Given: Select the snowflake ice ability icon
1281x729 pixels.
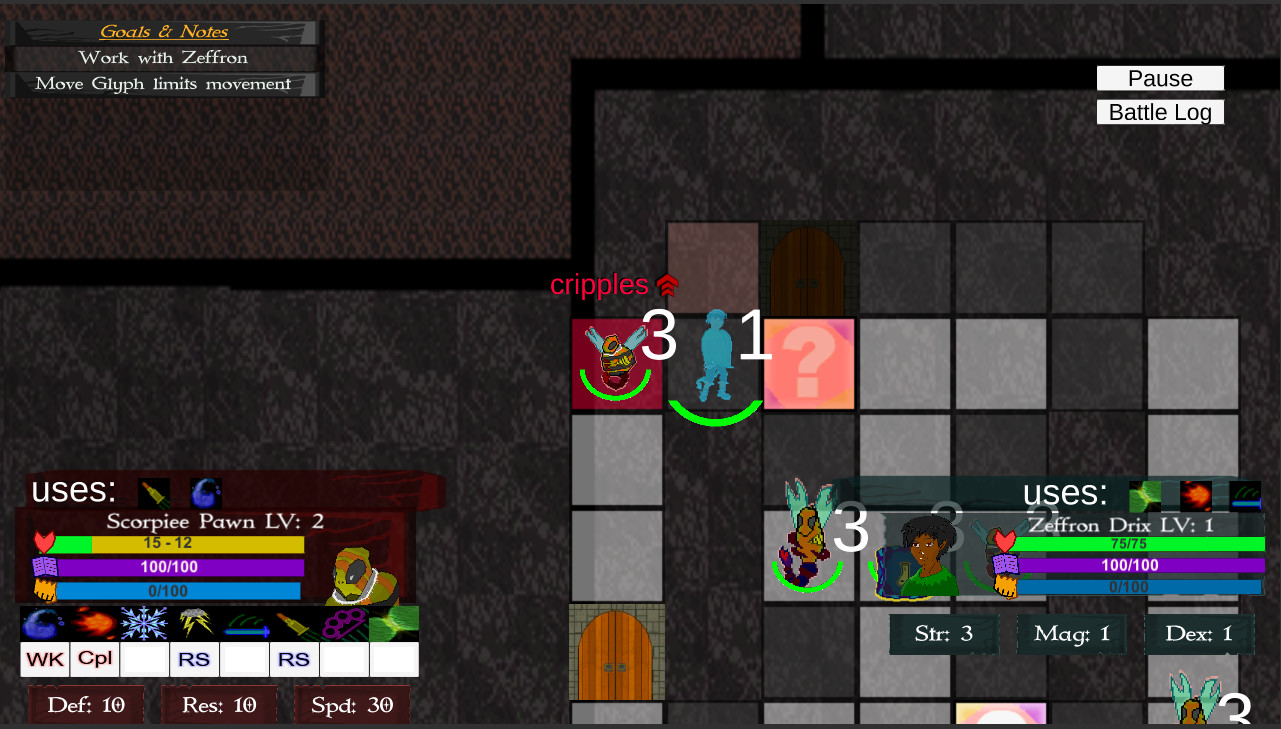Looking at the screenshot, I should pyautogui.click(x=144, y=622).
